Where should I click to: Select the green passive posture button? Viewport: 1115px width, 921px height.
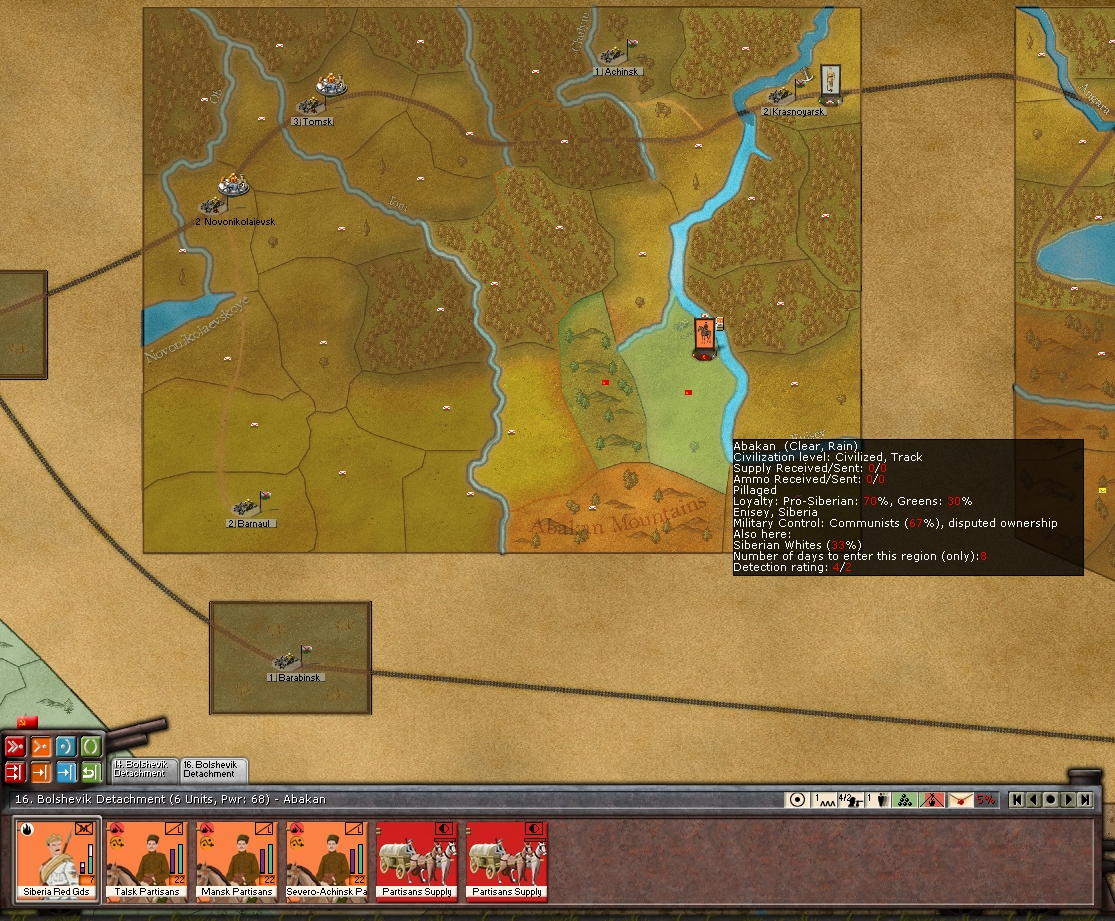point(91,746)
